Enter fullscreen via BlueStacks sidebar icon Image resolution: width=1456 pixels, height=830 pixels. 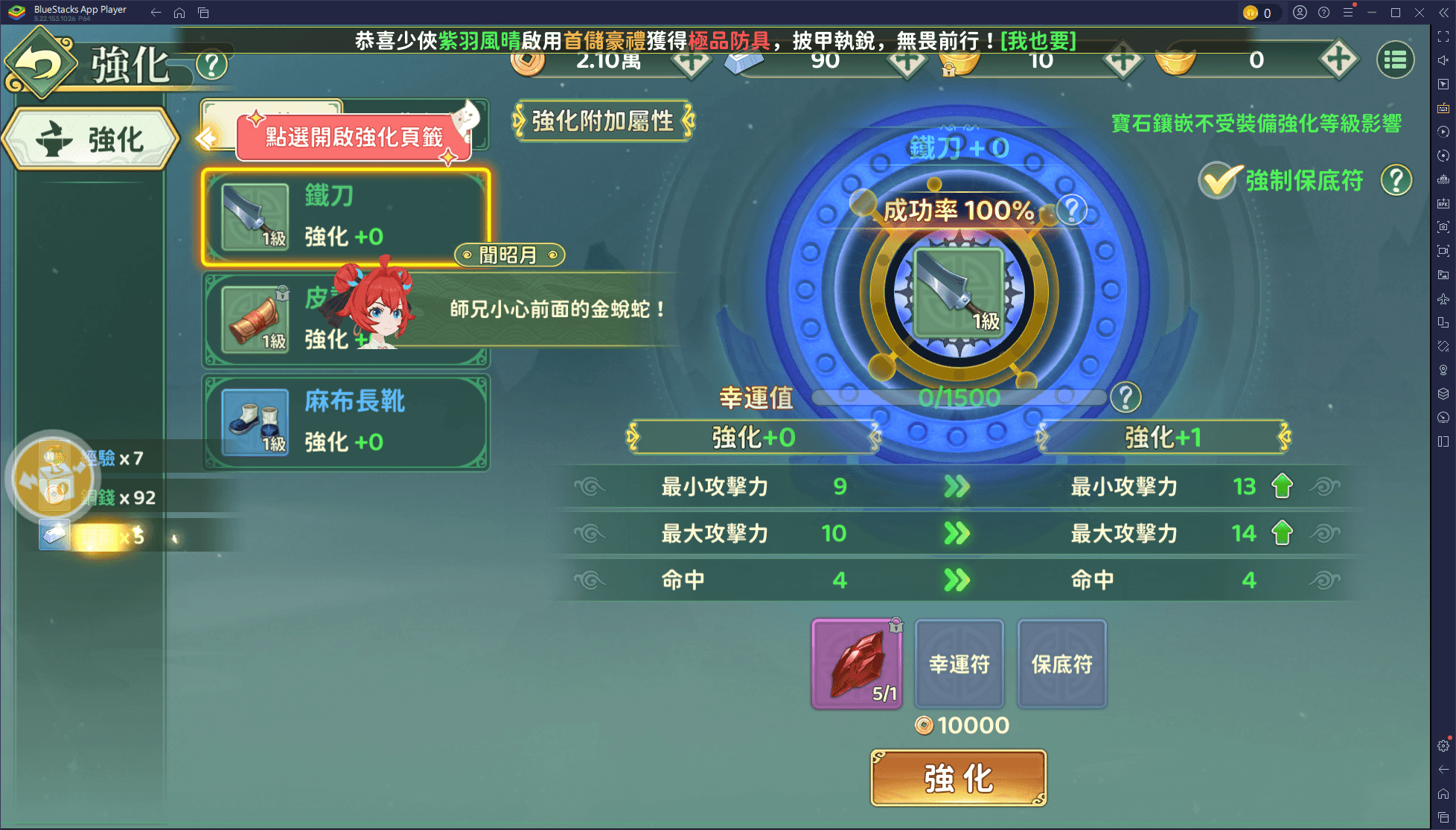(1443, 37)
